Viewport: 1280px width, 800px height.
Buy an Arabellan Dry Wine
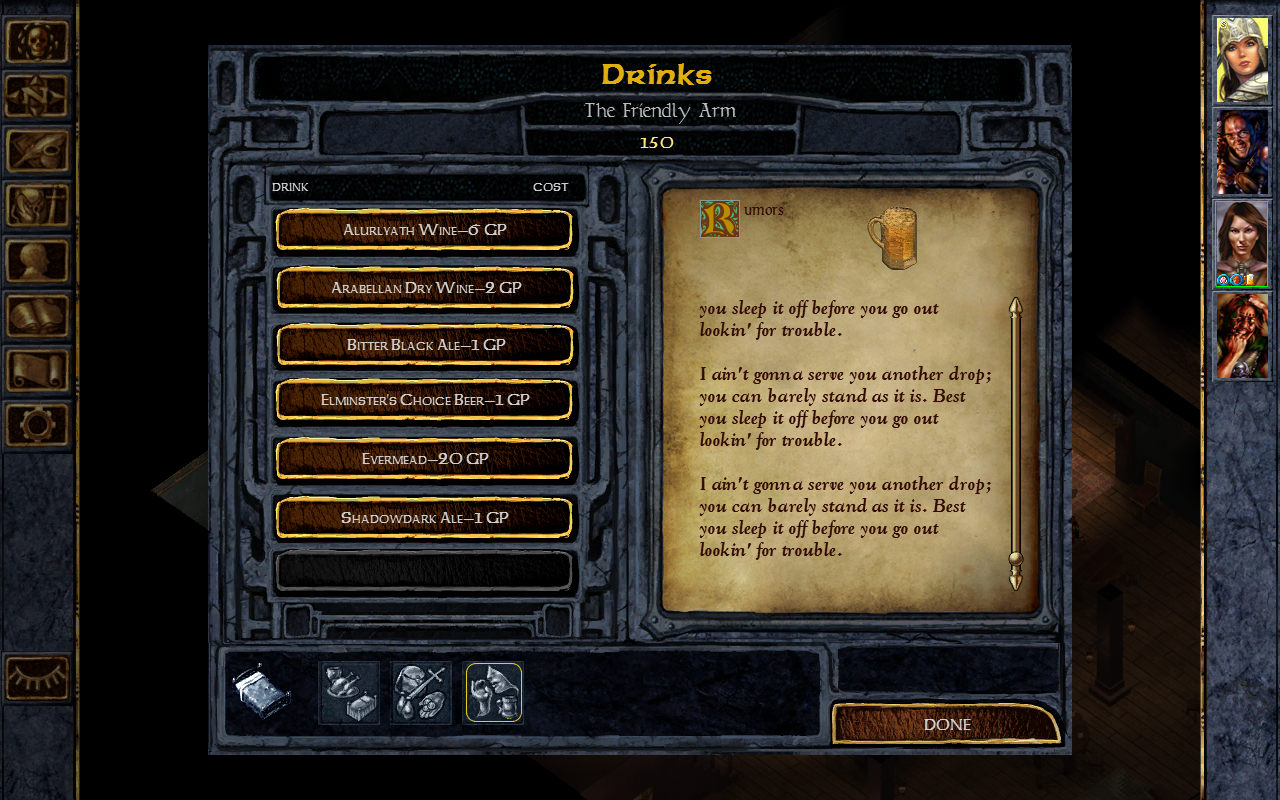[x=424, y=288]
